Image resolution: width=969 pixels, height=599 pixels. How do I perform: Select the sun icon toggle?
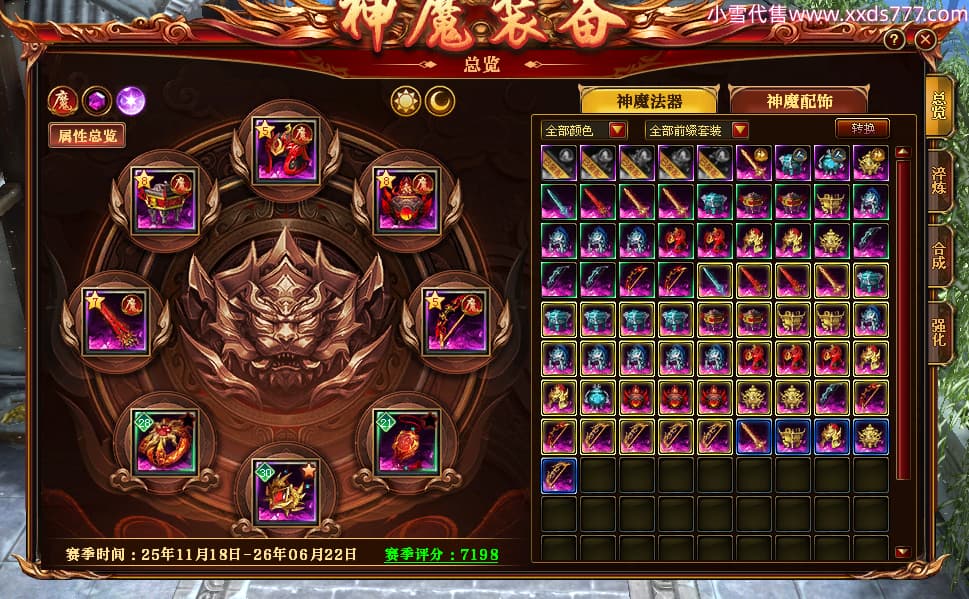coord(406,100)
